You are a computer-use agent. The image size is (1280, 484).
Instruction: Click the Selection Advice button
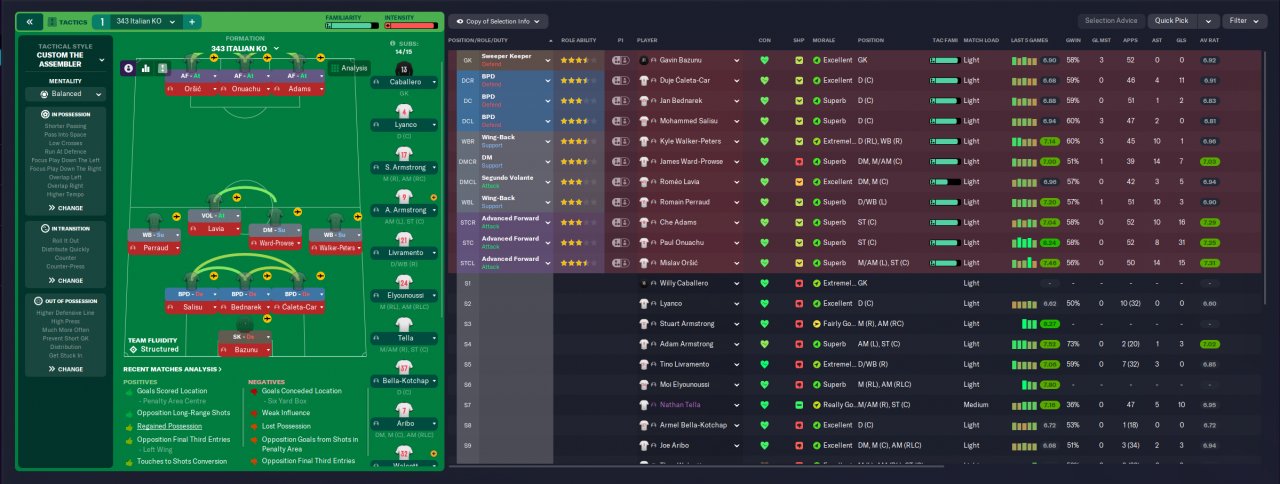click(x=1112, y=21)
